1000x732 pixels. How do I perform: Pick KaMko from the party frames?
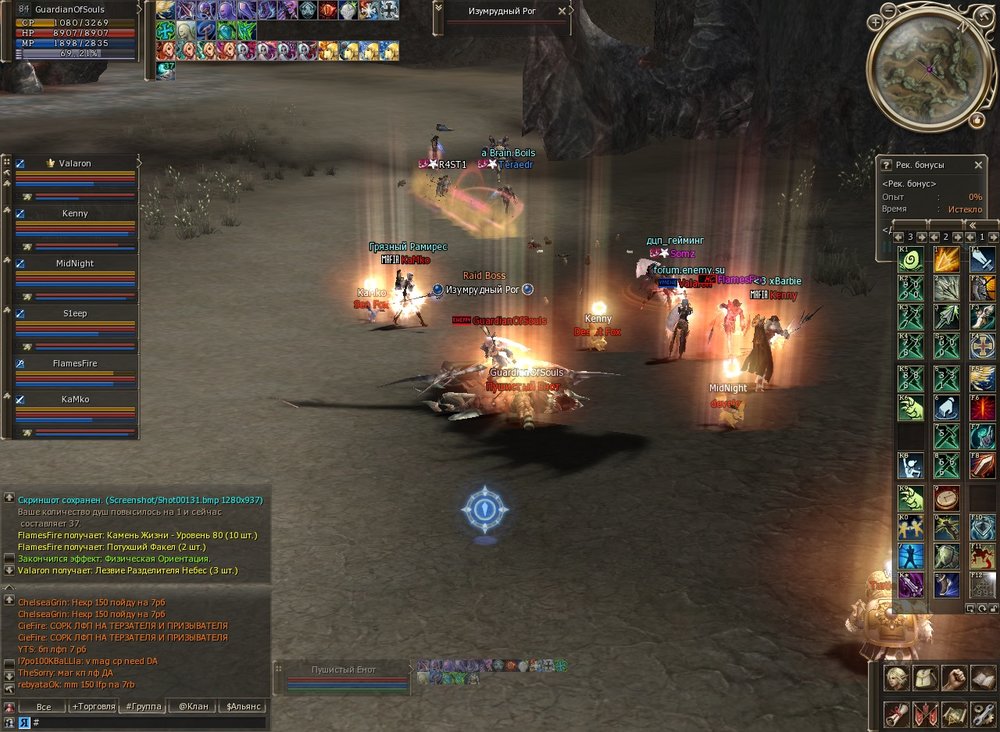pos(75,398)
